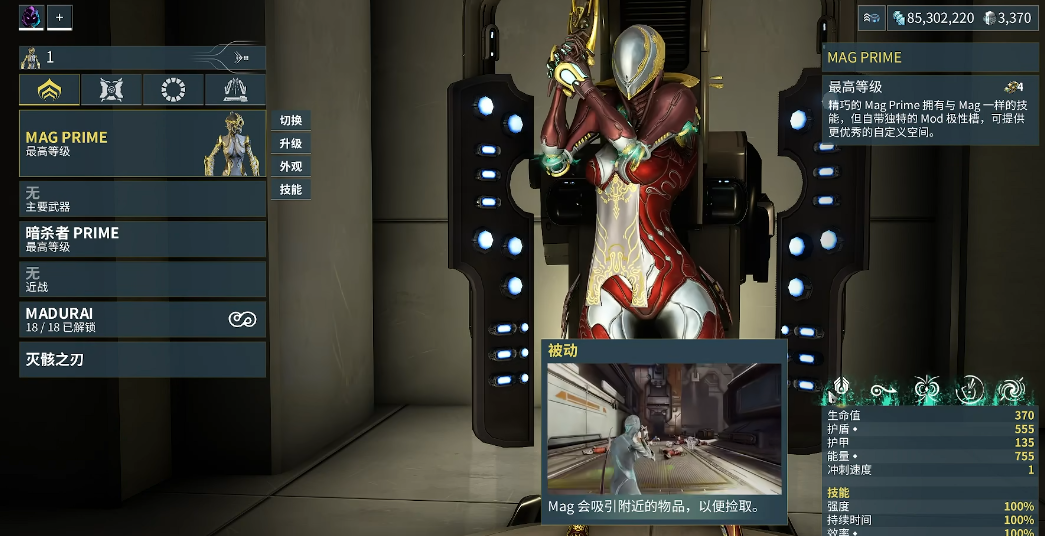Image resolution: width=1045 pixels, height=536 pixels.
Task: Click the 切换 (switch) button
Action: pyautogui.click(x=291, y=120)
